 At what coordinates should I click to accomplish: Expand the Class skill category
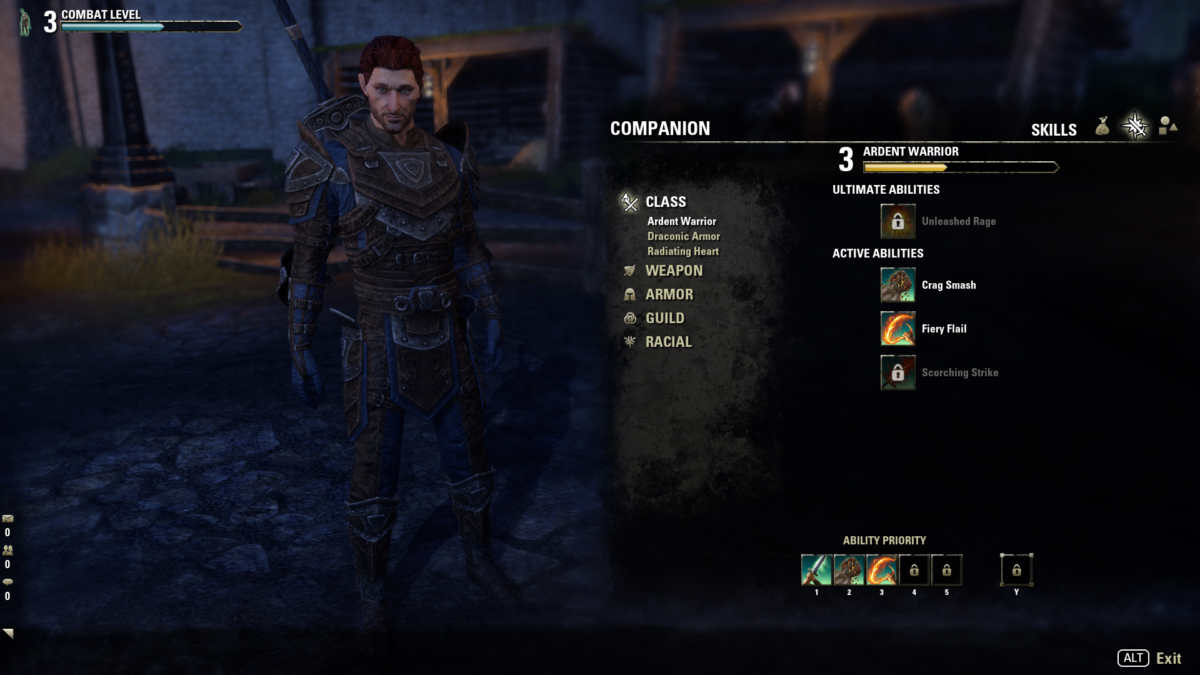coord(665,202)
